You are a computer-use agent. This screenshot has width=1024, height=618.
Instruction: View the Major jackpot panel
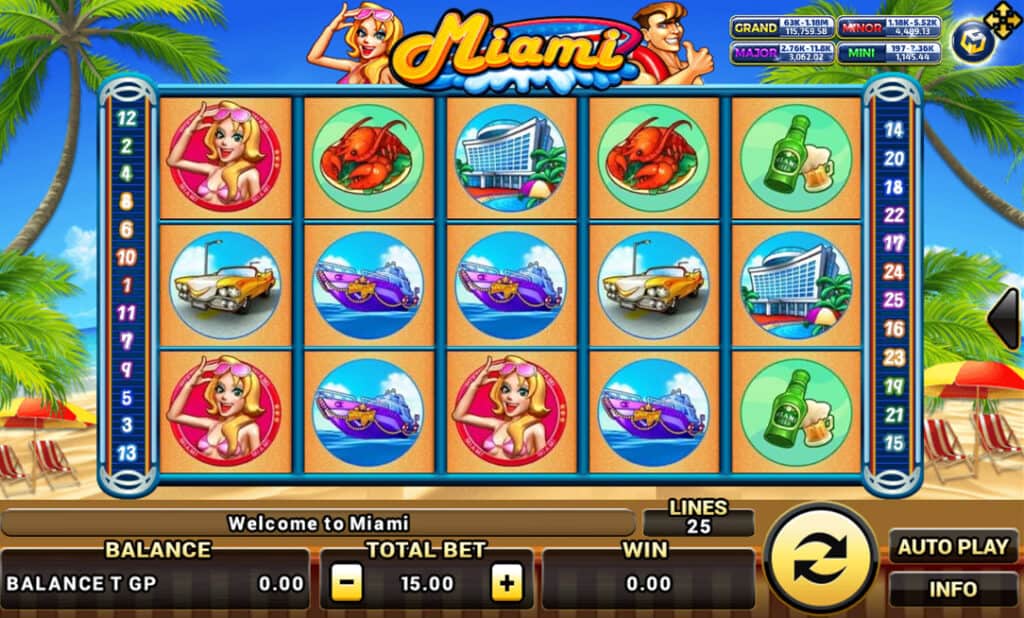(x=782, y=52)
